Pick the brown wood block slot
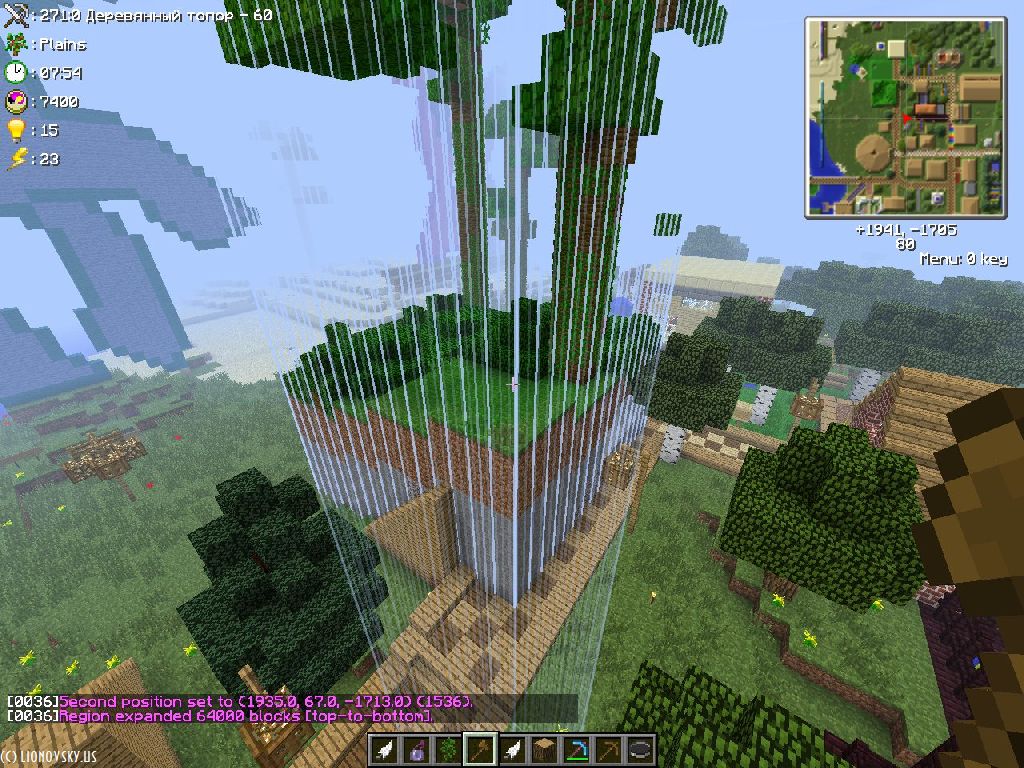 pyautogui.click(x=545, y=750)
